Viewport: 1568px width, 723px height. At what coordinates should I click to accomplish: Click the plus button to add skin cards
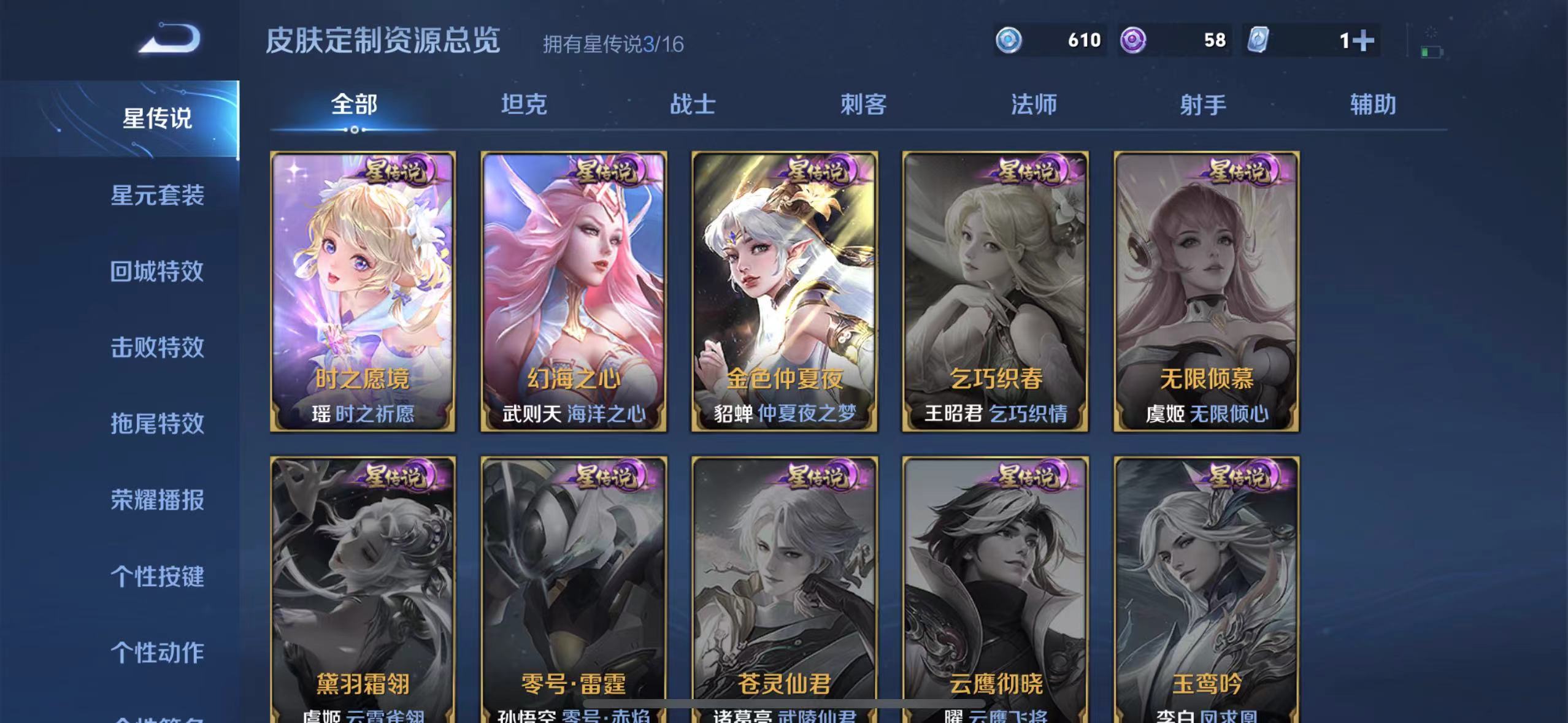(1363, 39)
